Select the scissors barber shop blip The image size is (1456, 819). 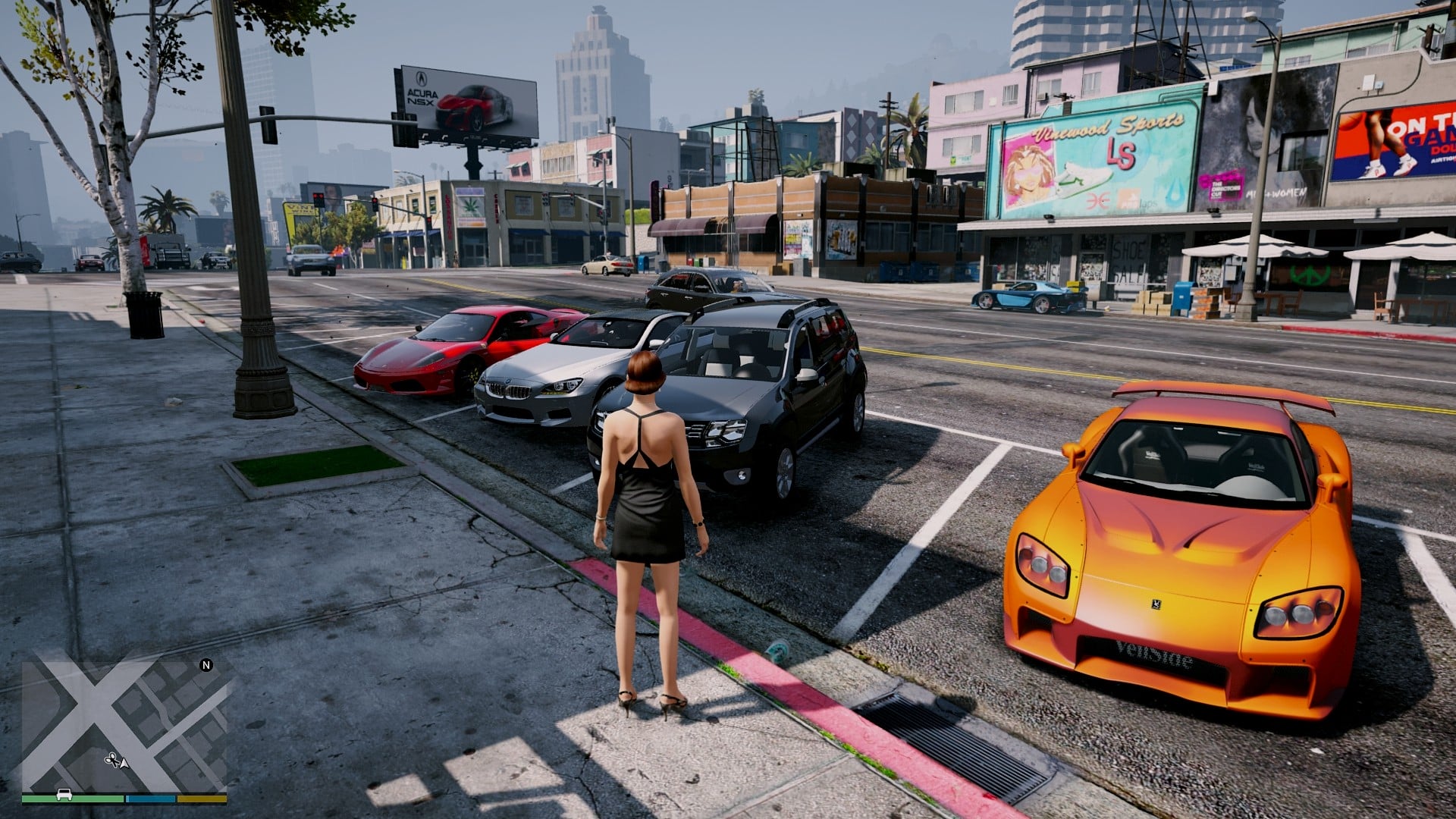111,758
